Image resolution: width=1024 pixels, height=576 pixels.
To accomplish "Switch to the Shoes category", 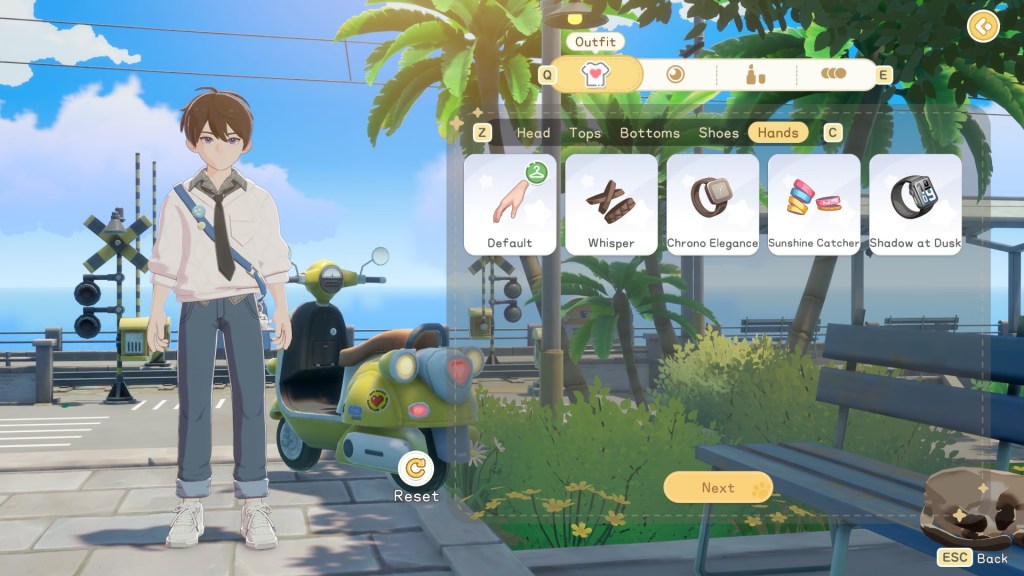I will (718, 133).
